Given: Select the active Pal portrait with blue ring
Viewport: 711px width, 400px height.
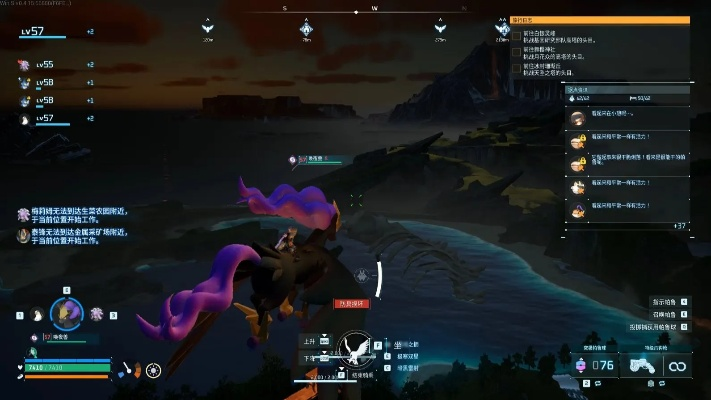Looking at the screenshot, I should coord(66,313).
